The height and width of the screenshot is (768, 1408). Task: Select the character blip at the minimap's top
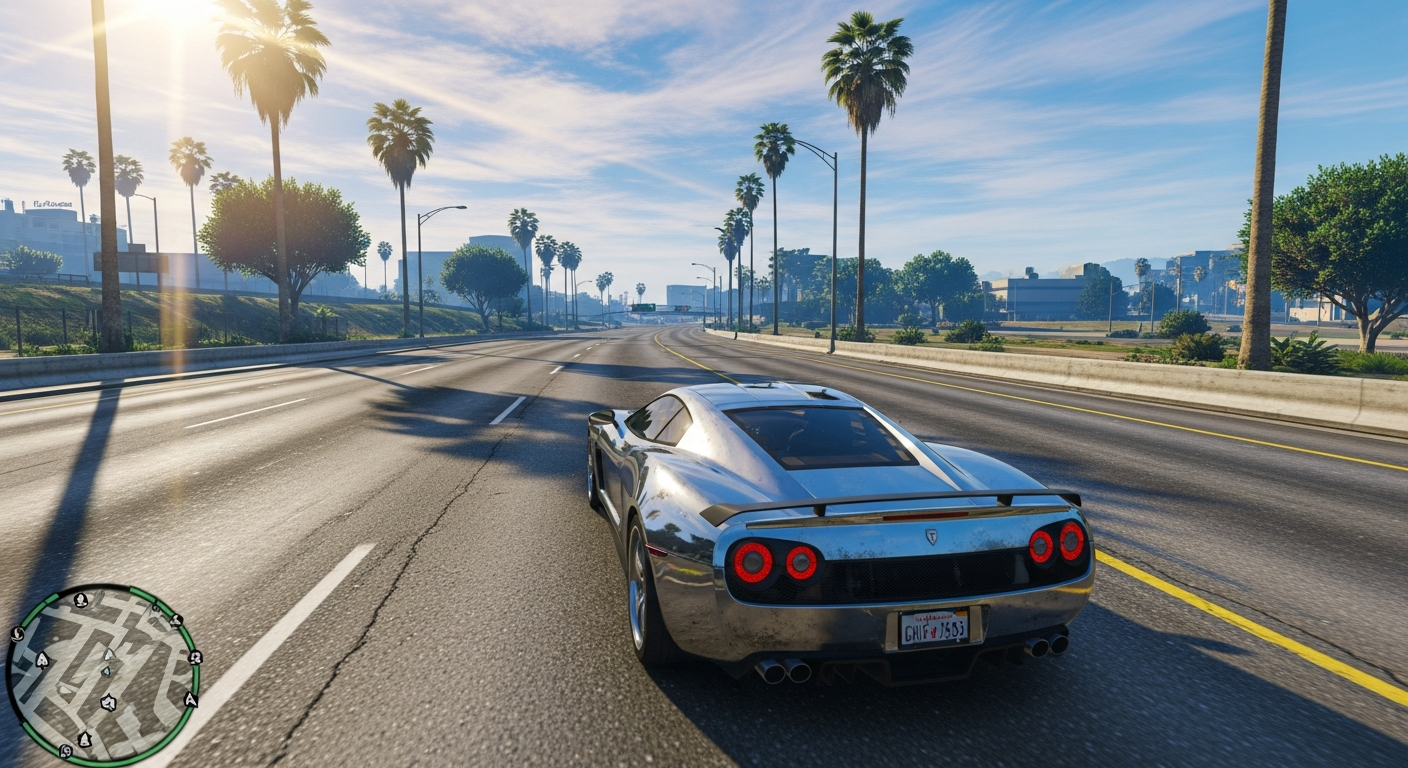(x=81, y=601)
